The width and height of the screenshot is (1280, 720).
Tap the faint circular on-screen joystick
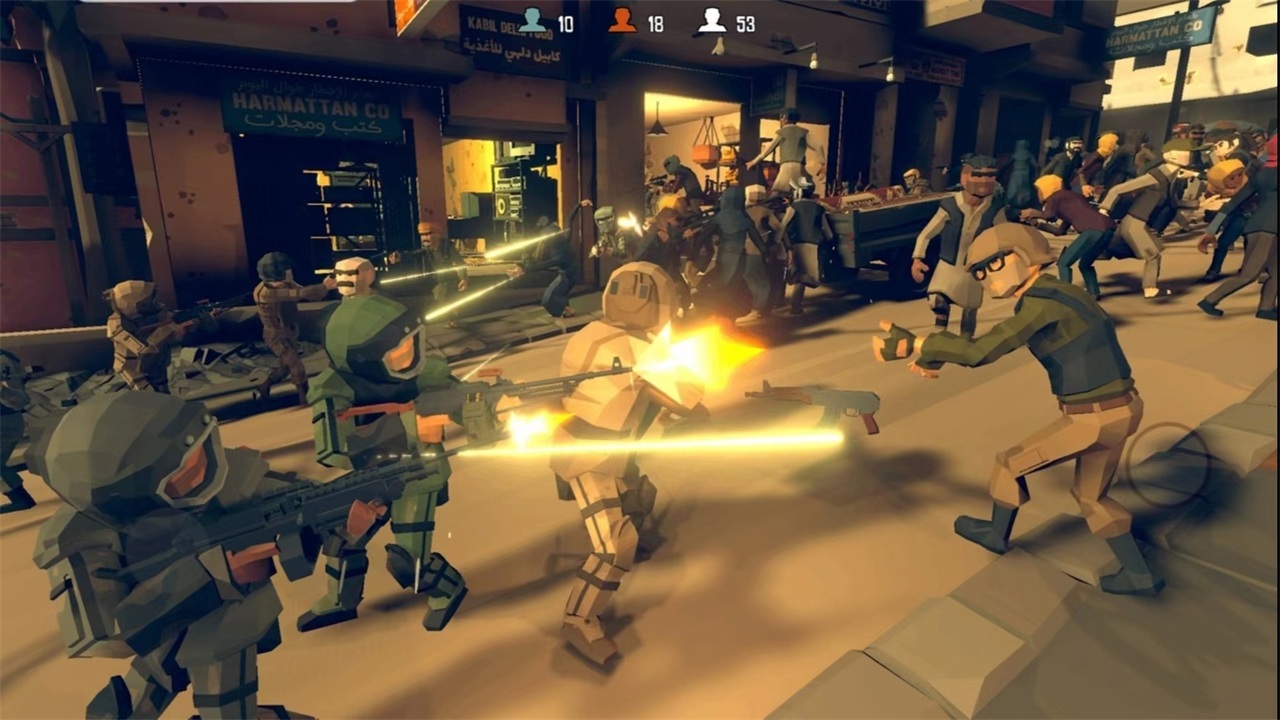(1168, 464)
